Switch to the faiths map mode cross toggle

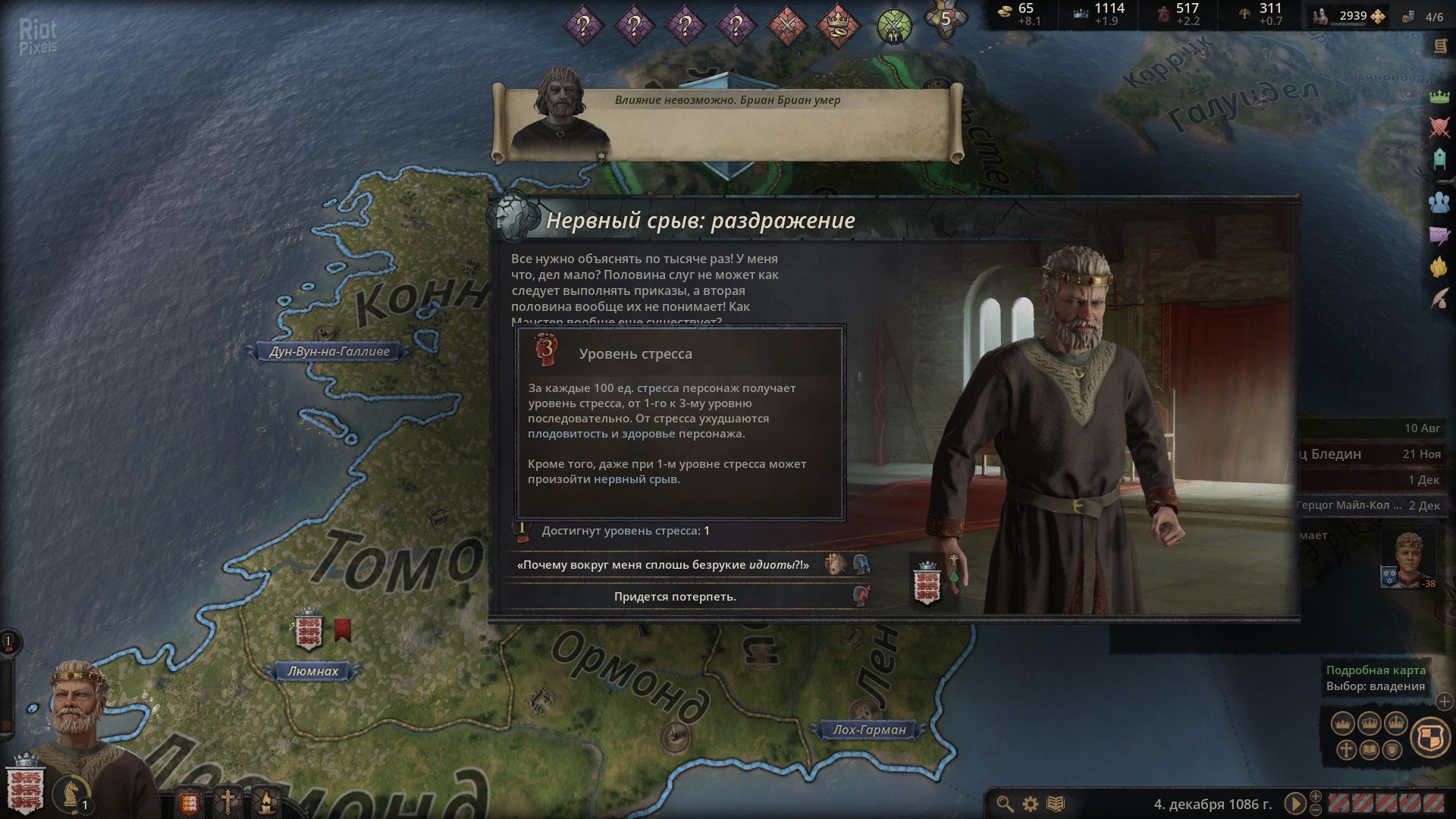pos(1345,749)
